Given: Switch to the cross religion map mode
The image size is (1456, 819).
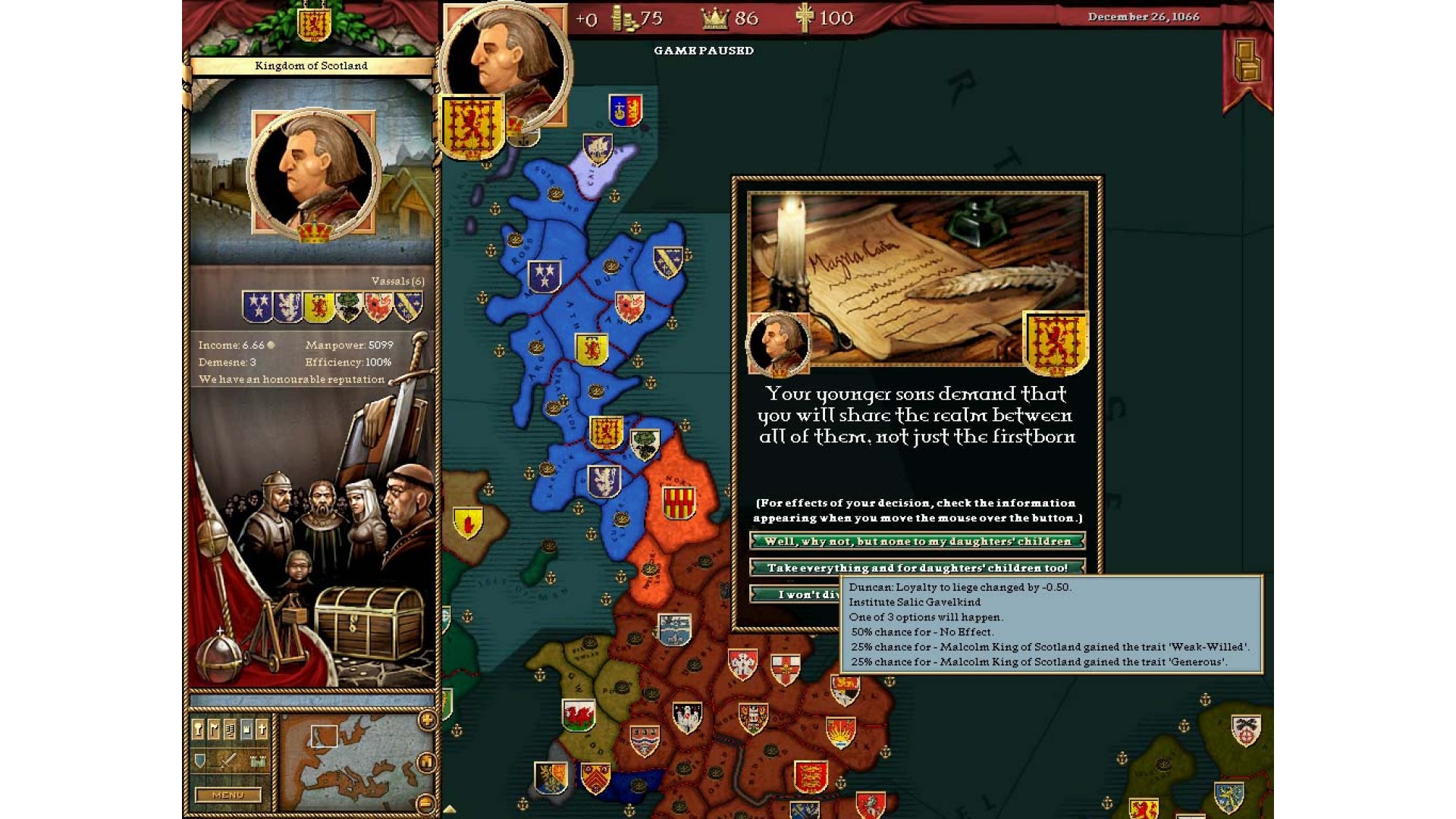Looking at the screenshot, I should click(262, 730).
